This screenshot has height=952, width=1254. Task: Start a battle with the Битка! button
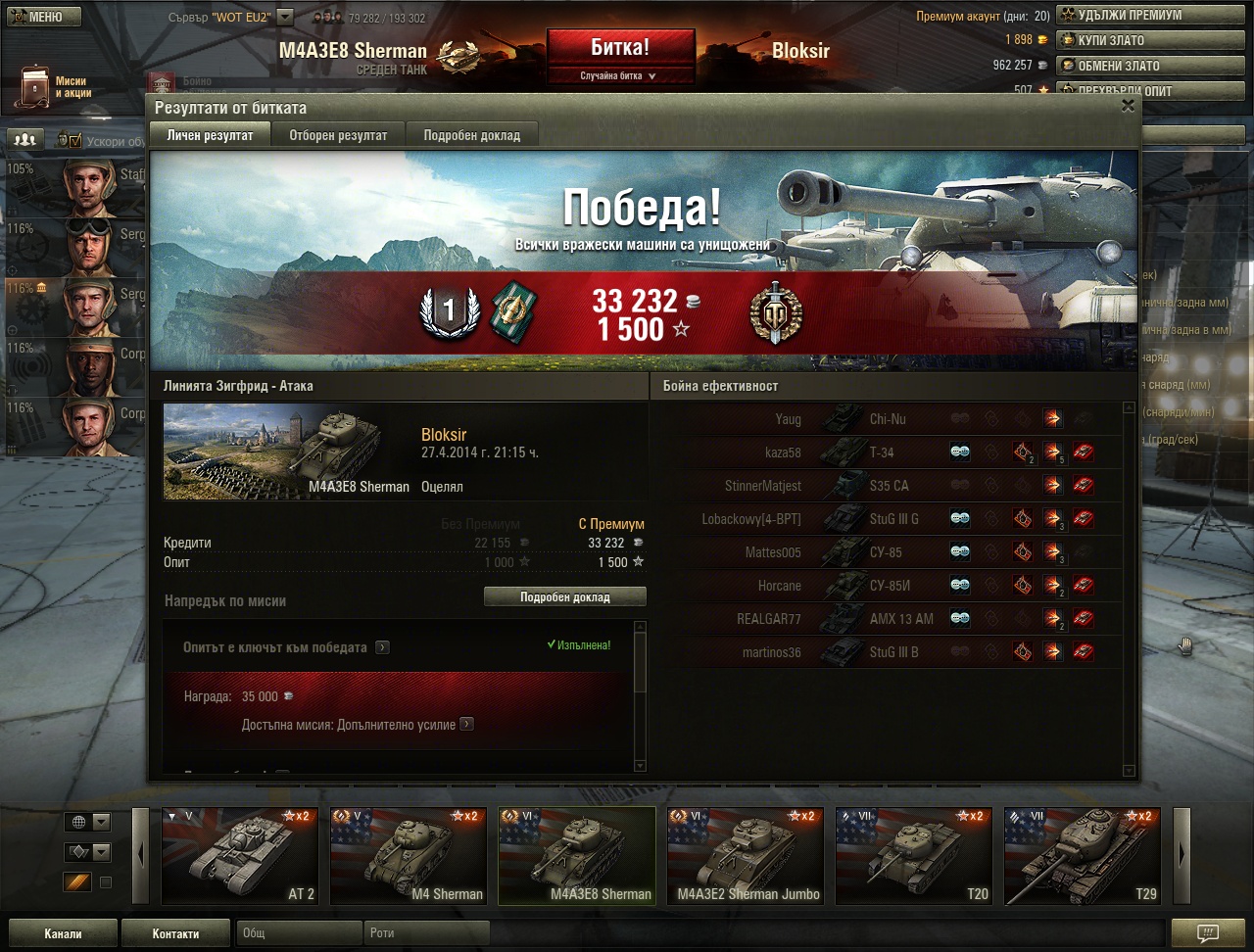click(620, 47)
